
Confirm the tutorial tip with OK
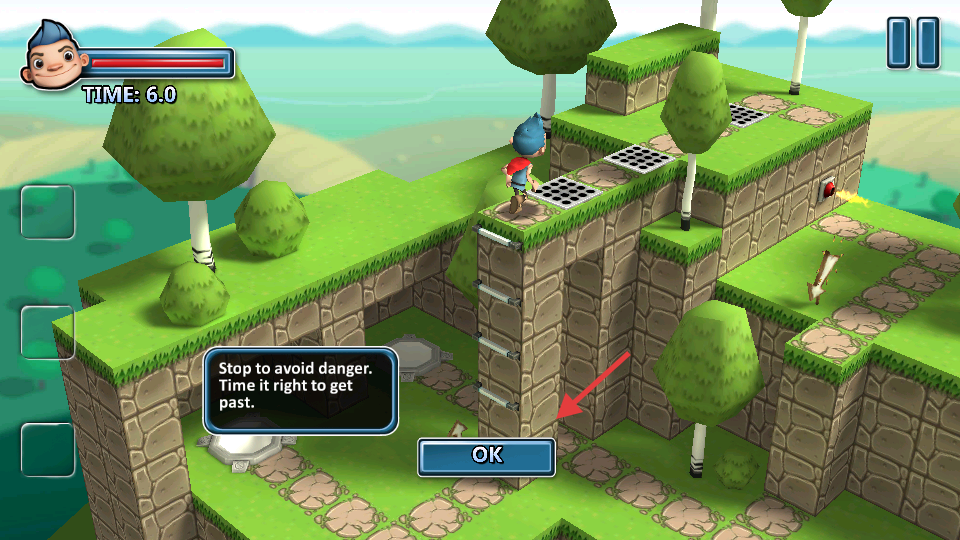pos(487,455)
